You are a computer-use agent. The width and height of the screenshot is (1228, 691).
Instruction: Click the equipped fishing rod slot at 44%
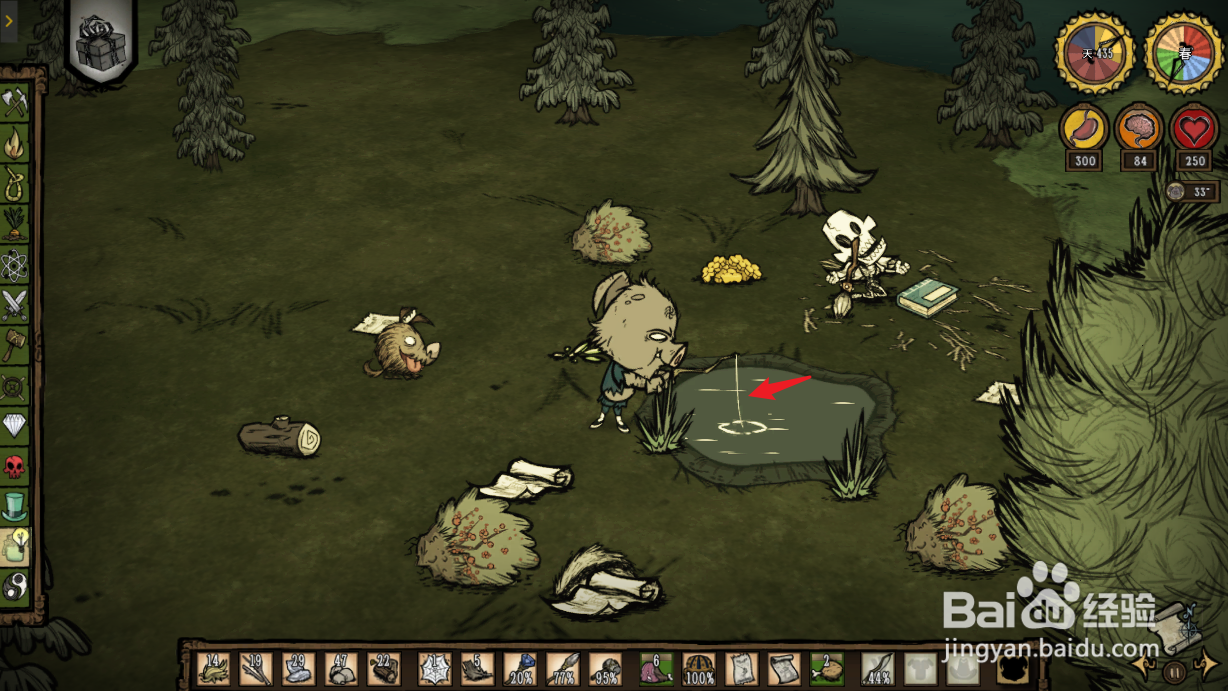point(877,668)
